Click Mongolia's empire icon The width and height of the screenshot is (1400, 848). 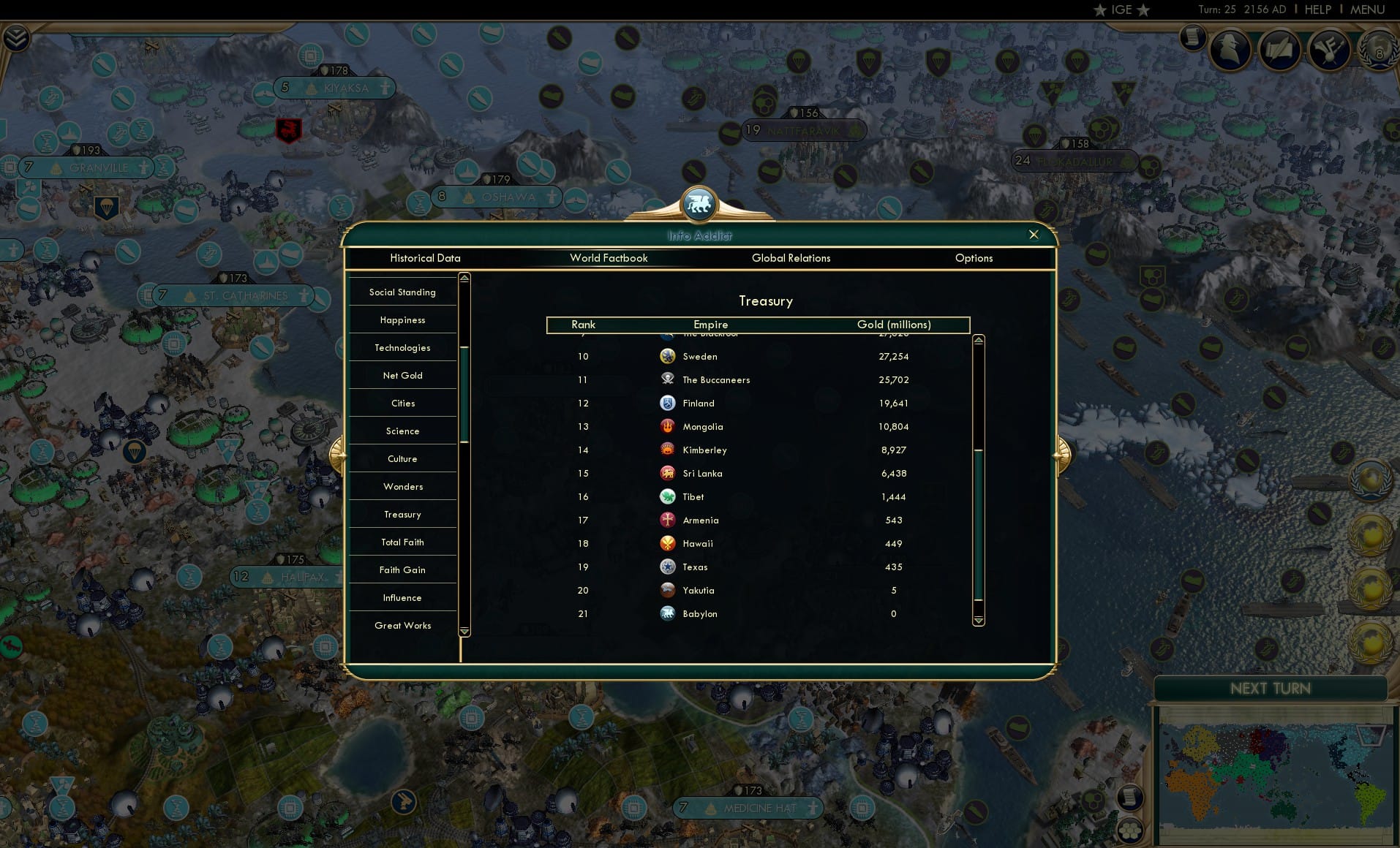[x=667, y=426]
